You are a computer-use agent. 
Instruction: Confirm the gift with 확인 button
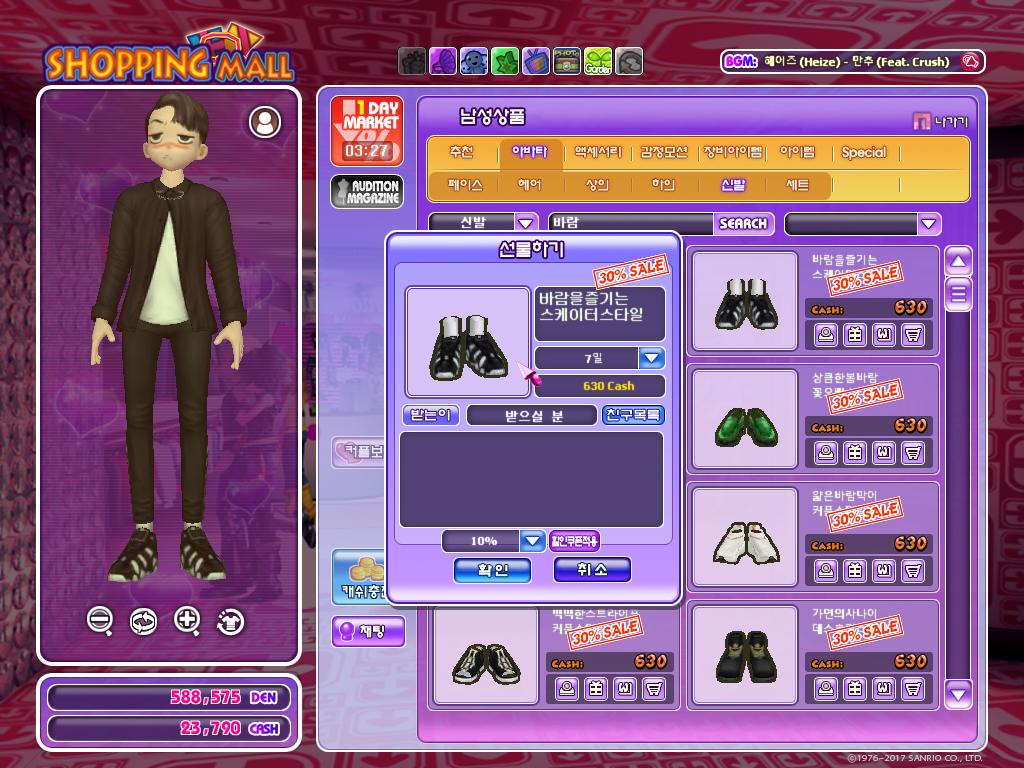tap(492, 570)
